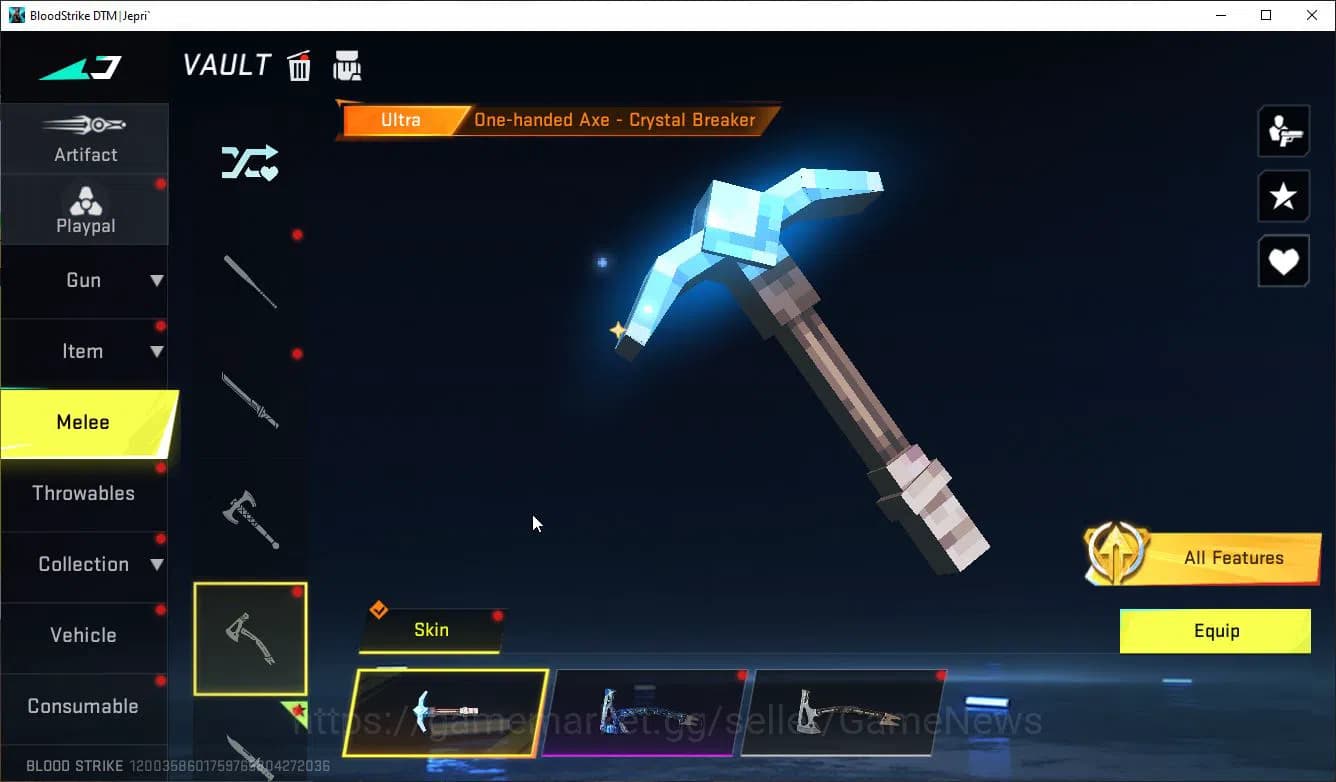Open the Melee tab in the sidebar
1336x782 pixels.
85,422
